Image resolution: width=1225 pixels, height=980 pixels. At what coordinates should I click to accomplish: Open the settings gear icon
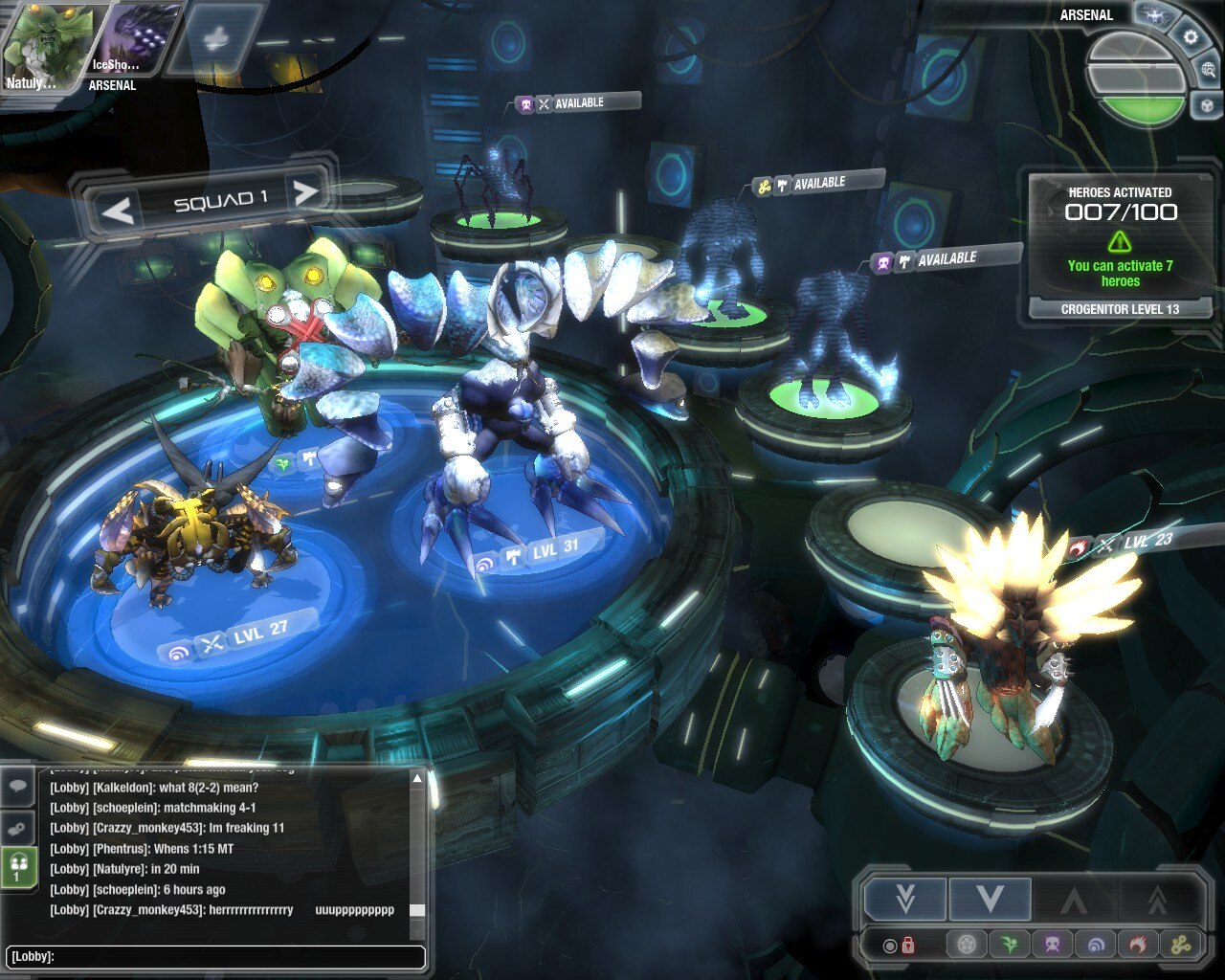(1191, 38)
